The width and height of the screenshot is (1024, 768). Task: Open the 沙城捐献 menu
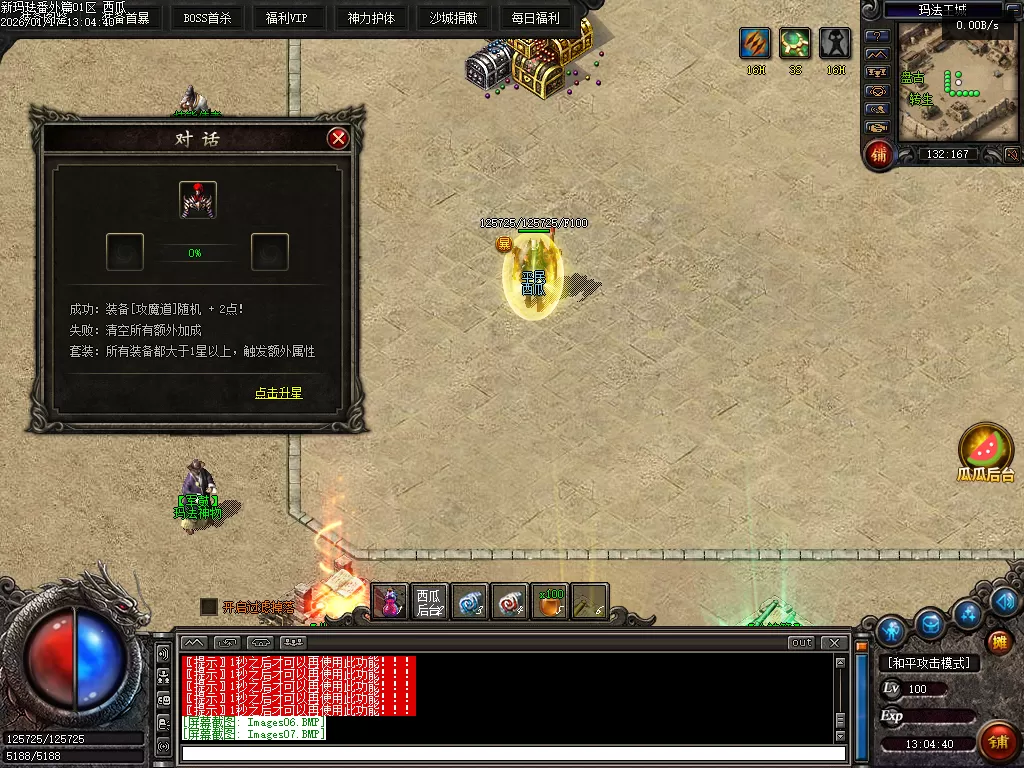click(x=453, y=18)
